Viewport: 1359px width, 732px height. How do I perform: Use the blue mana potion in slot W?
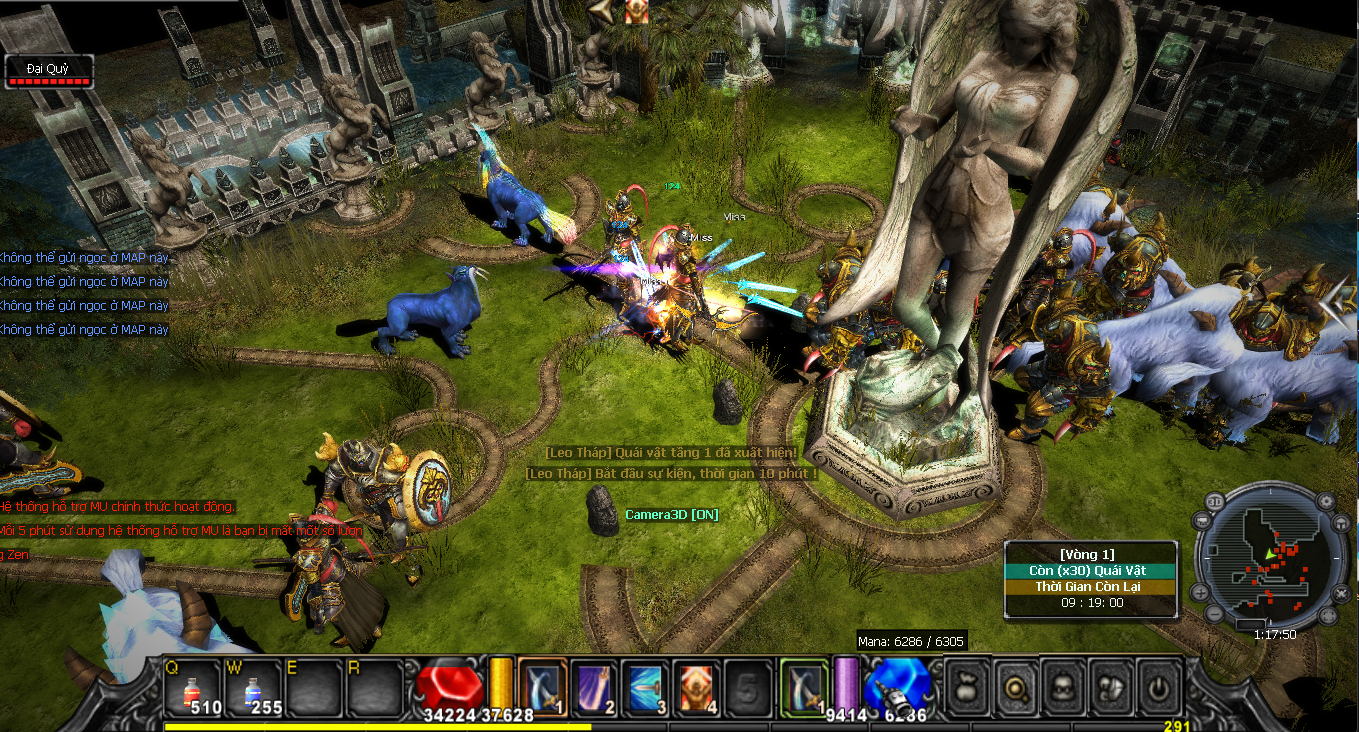tap(256, 687)
